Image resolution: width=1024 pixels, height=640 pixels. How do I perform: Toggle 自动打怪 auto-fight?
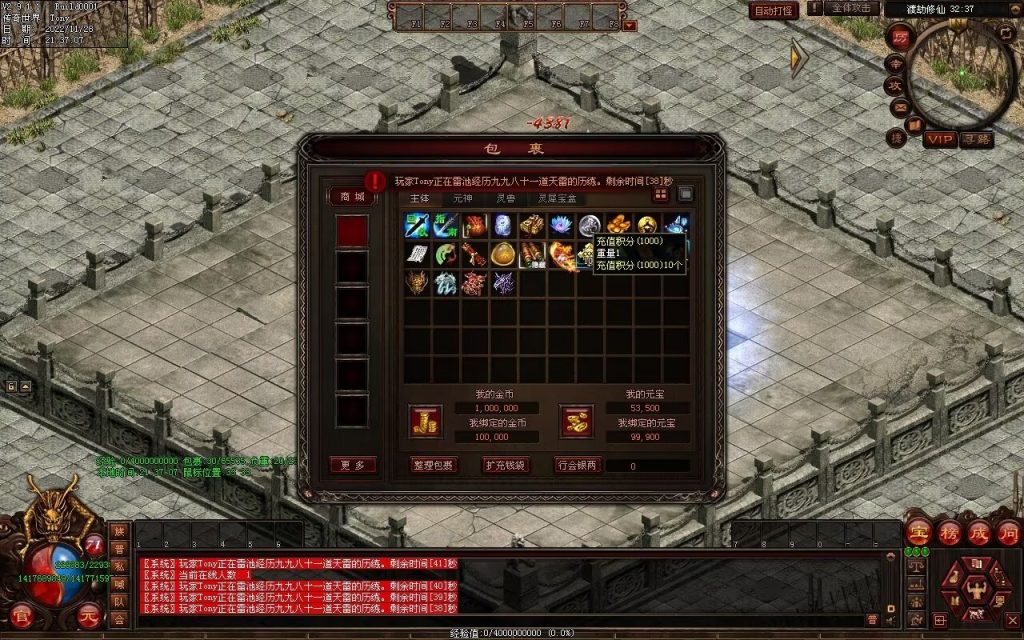(774, 10)
